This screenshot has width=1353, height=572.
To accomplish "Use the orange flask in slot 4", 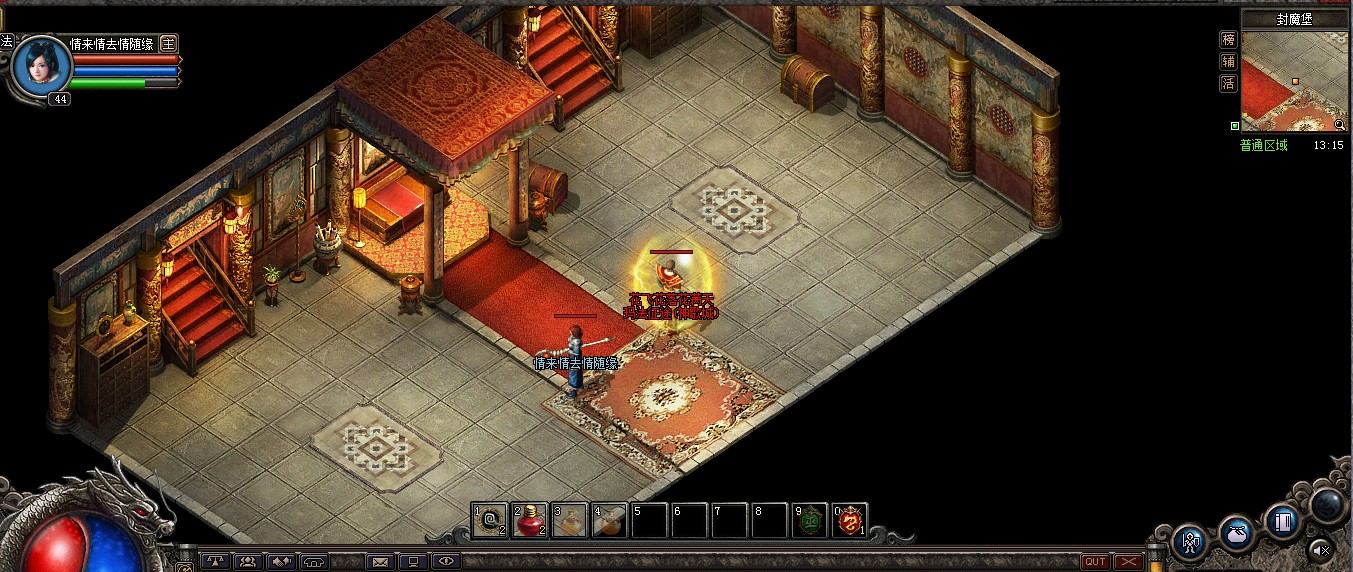I will 609,520.
